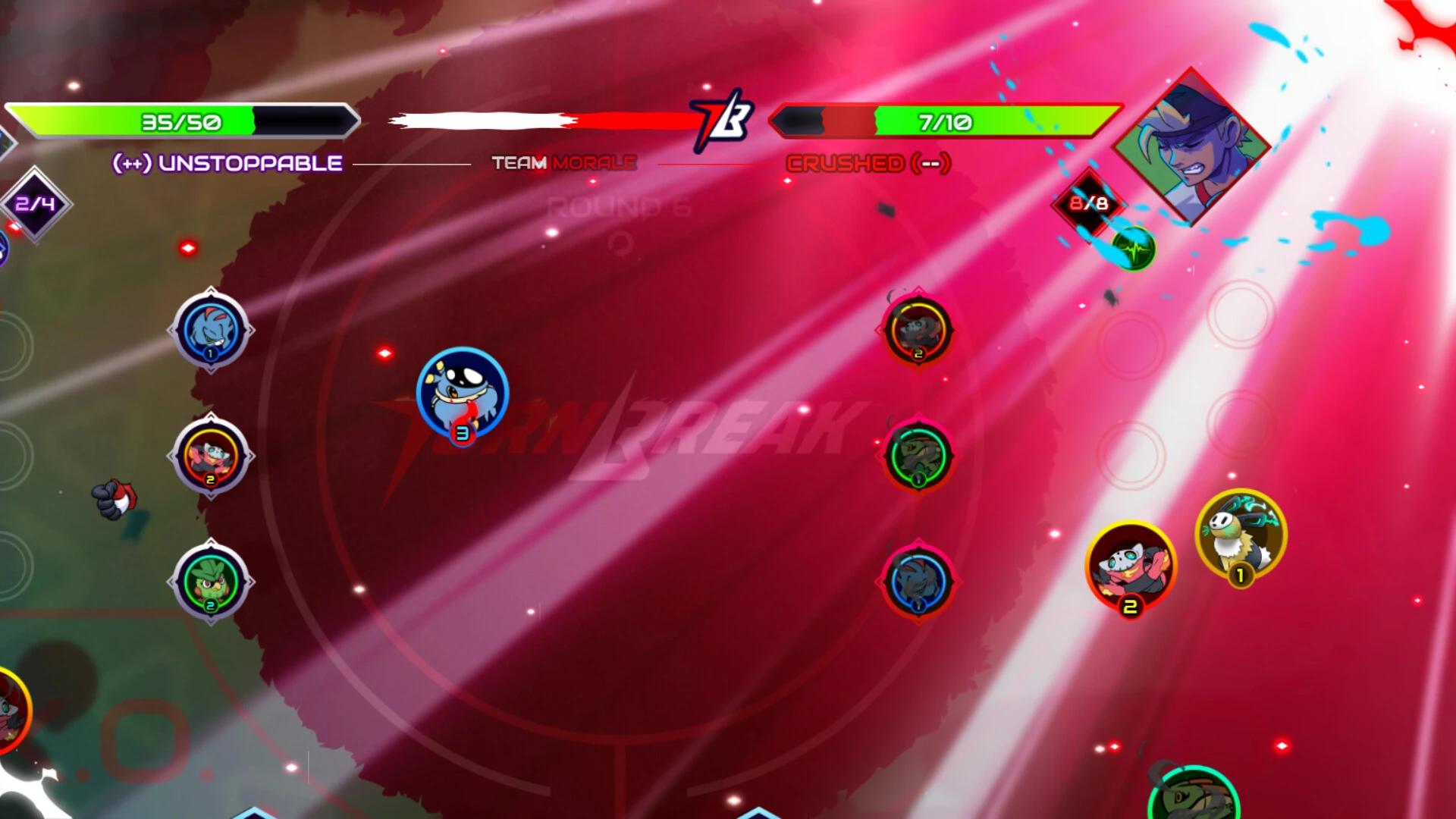Click the red 8/8 diamond counter
1456x819 pixels.
click(1089, 203)
